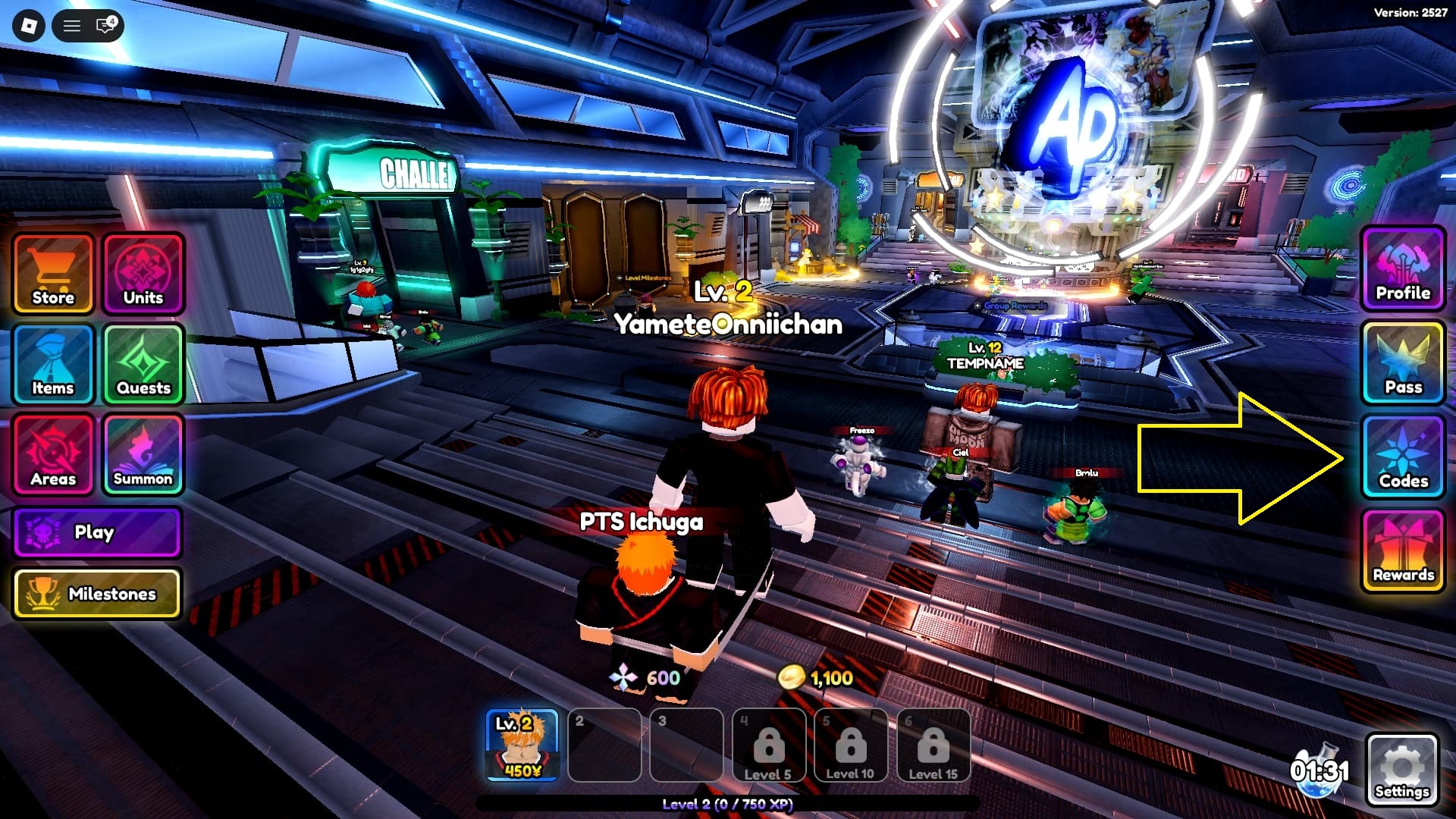Screen dimensions: 1456x819
Task: Click the locked Level 10 unit slot
Action: [x=850, y=745]
